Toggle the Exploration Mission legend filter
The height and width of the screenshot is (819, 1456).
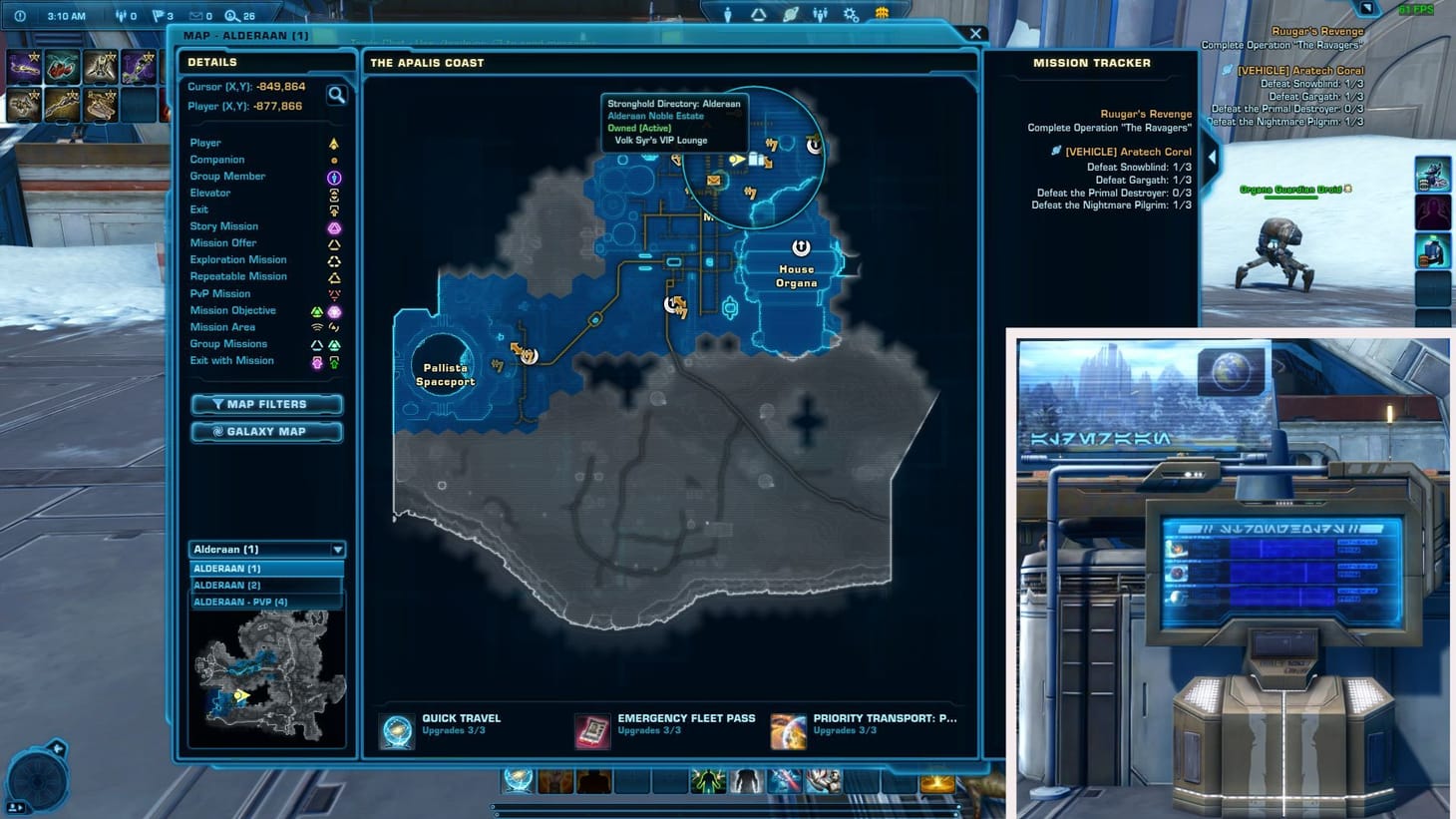click(334, 259)
